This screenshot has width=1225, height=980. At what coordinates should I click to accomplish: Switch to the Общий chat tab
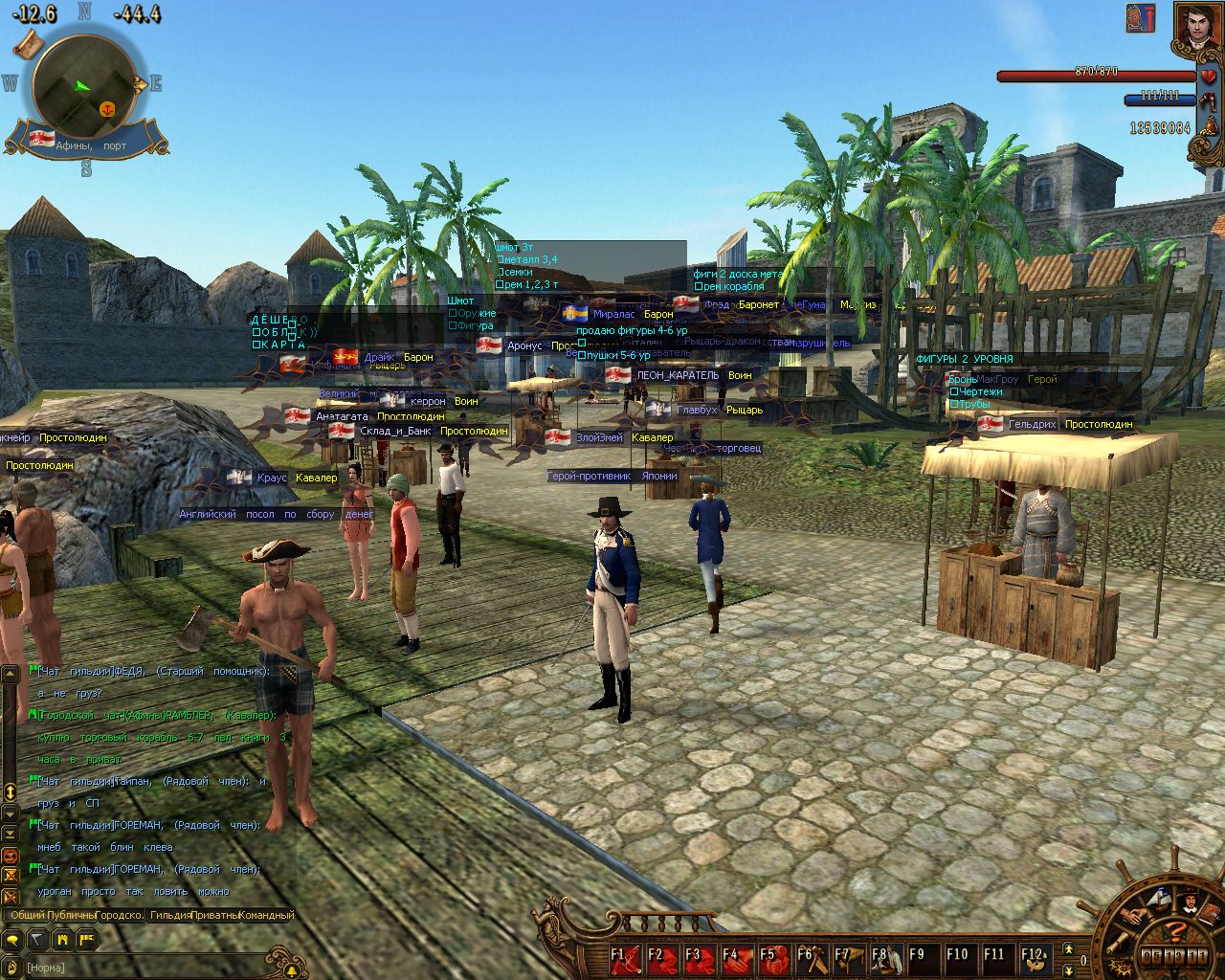(27, 915)
